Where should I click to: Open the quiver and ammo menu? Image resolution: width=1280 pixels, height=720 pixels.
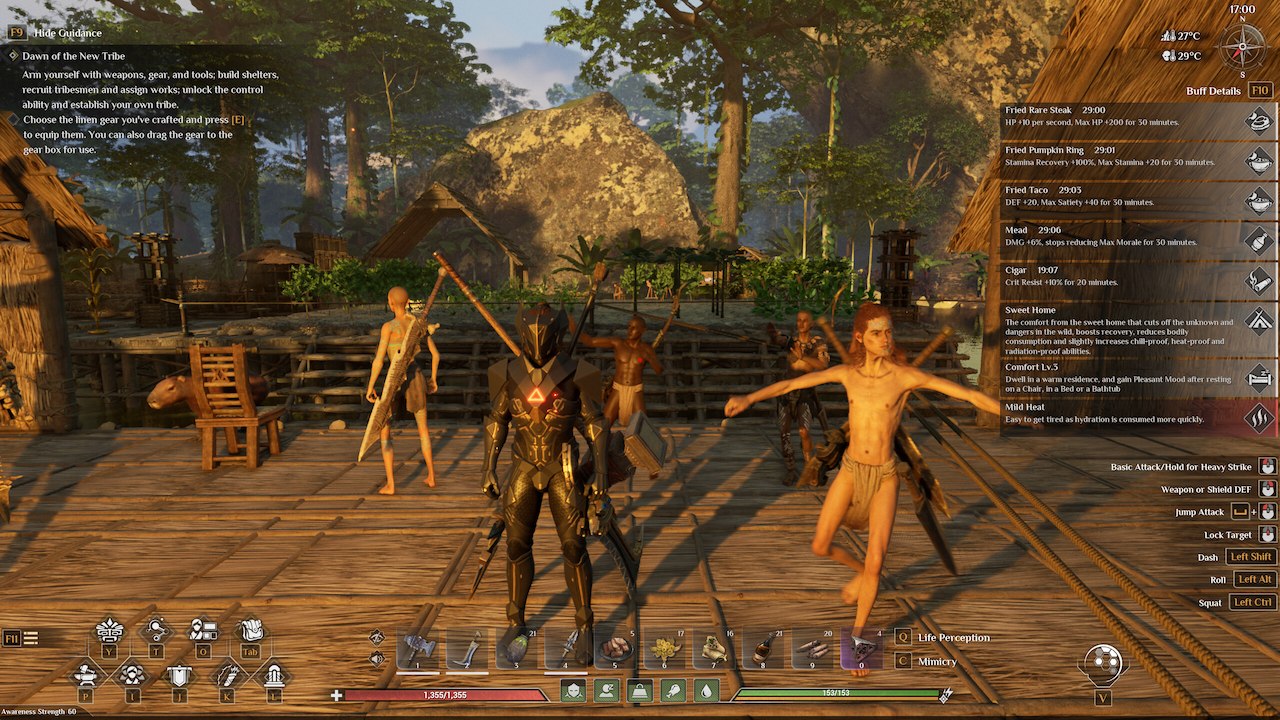tap(227, 678)
